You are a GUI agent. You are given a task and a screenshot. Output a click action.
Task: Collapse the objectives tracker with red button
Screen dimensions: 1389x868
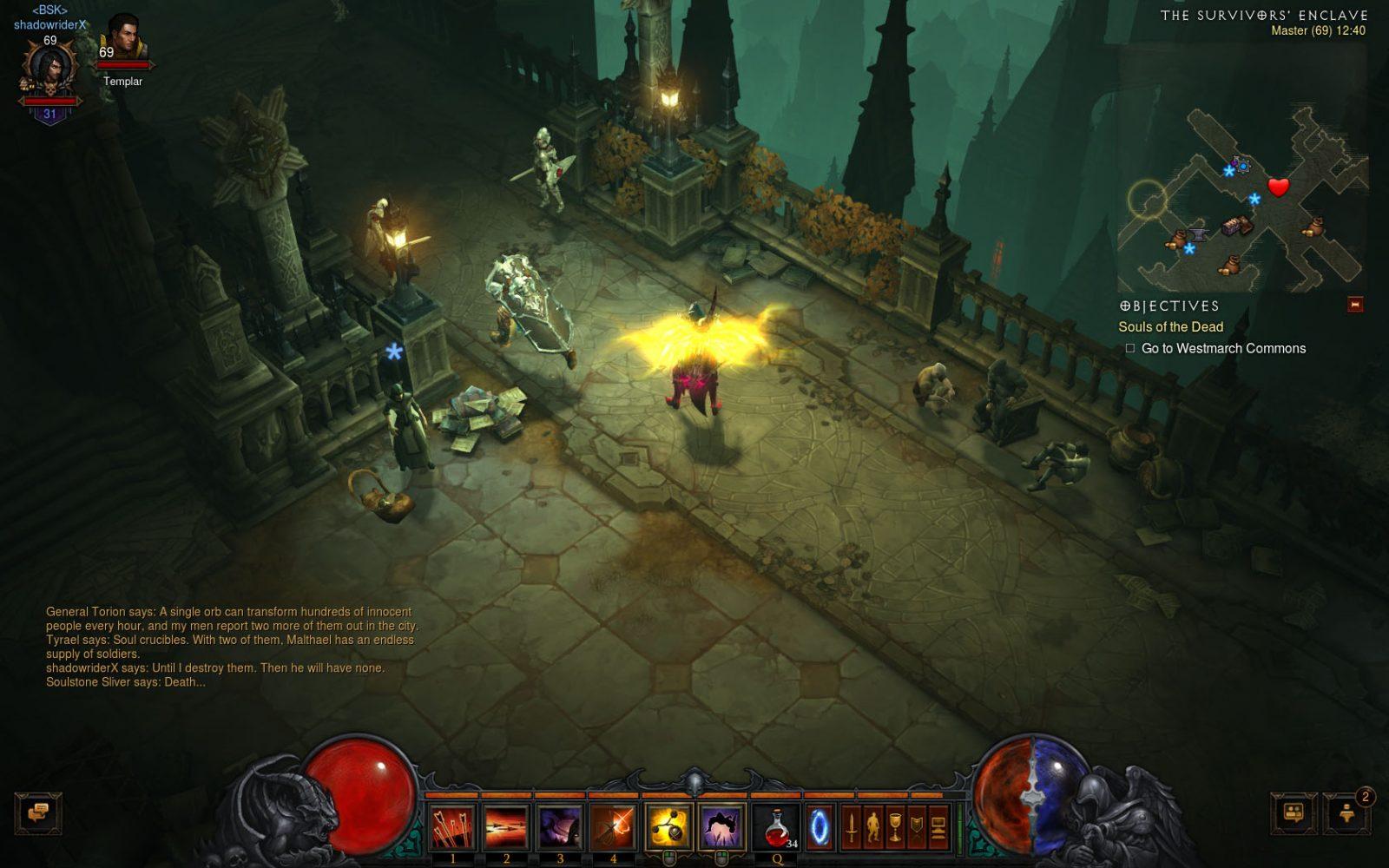[1355, 305]
